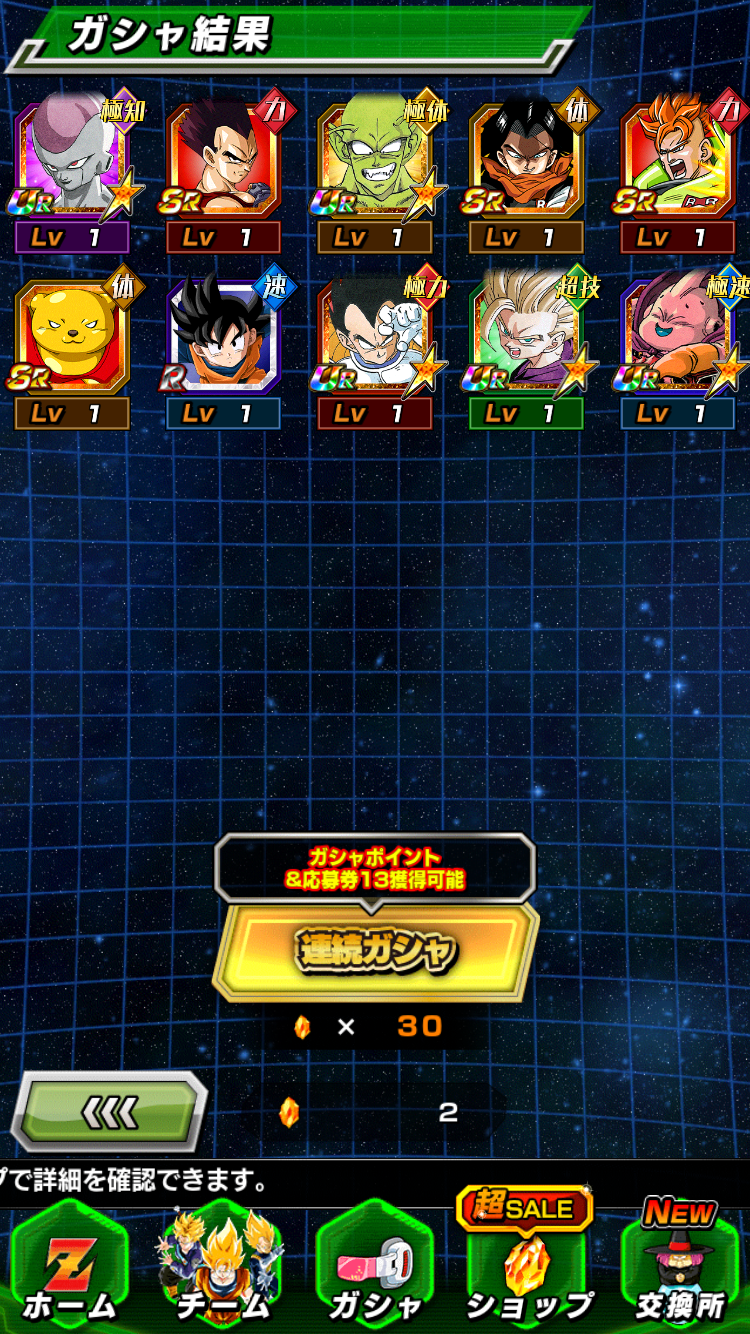Tap the yellow 連続ガシャ button
This screenshot has height=1334, width=750.
click(375, 950)
